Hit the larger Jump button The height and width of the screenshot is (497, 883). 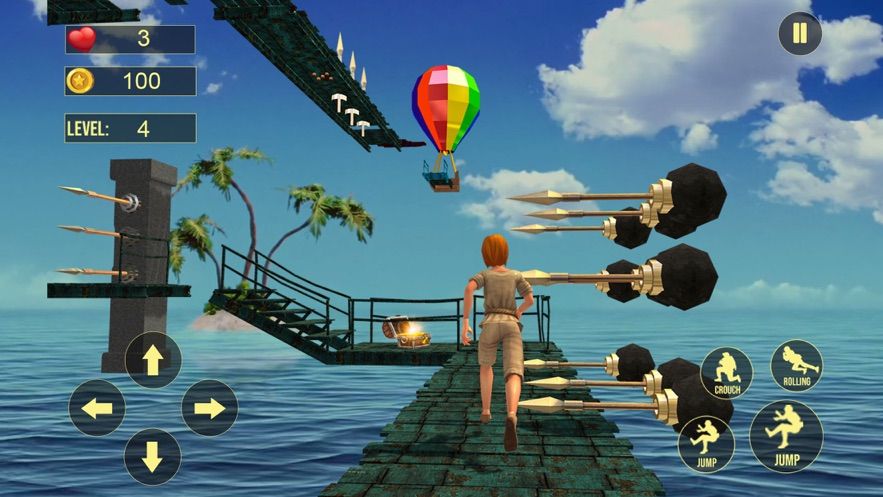click(786, 436)
